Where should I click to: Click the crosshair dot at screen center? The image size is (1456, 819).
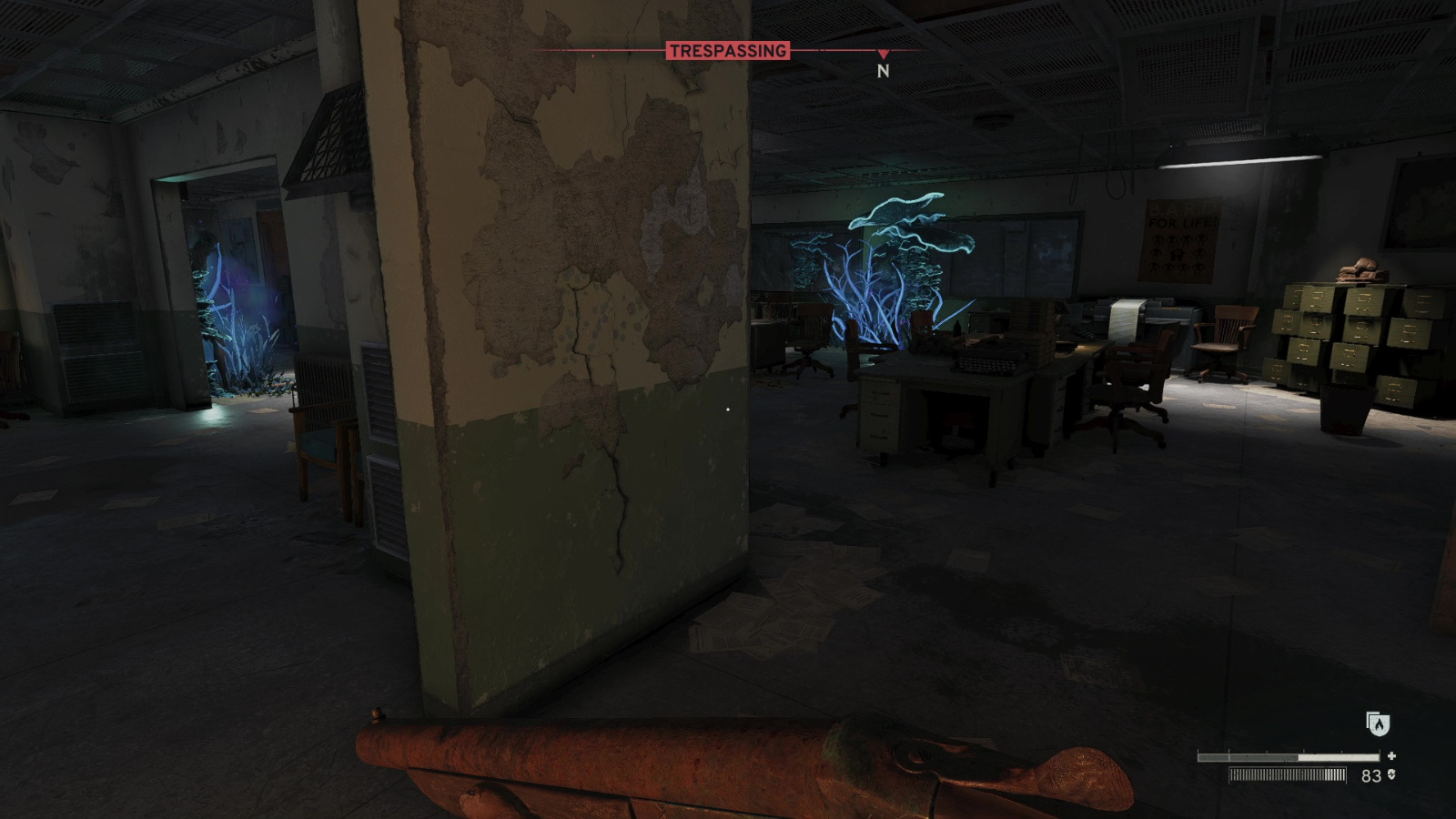pos(727,409)
